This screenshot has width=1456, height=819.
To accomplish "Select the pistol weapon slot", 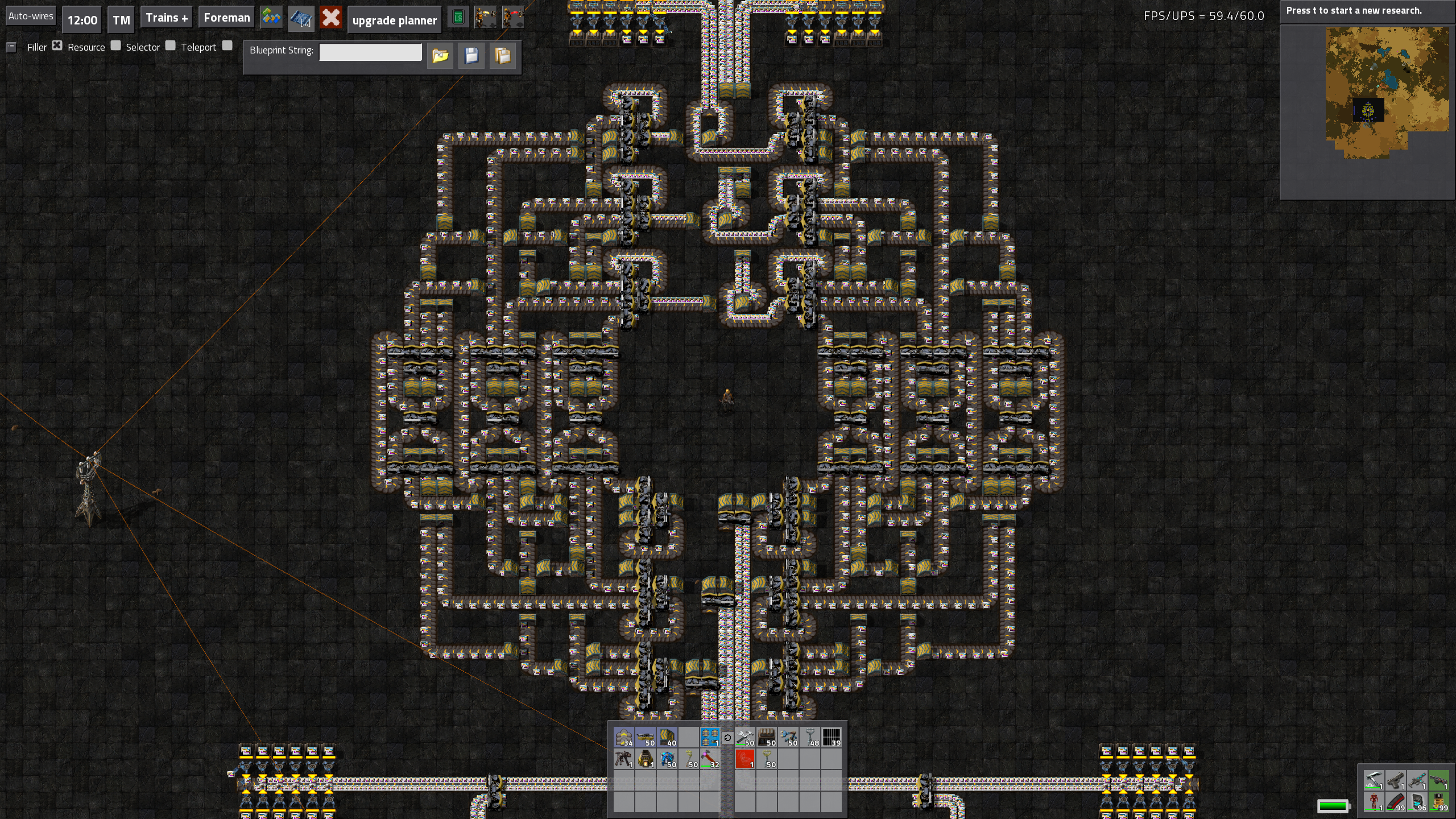I will [1396, 780].
